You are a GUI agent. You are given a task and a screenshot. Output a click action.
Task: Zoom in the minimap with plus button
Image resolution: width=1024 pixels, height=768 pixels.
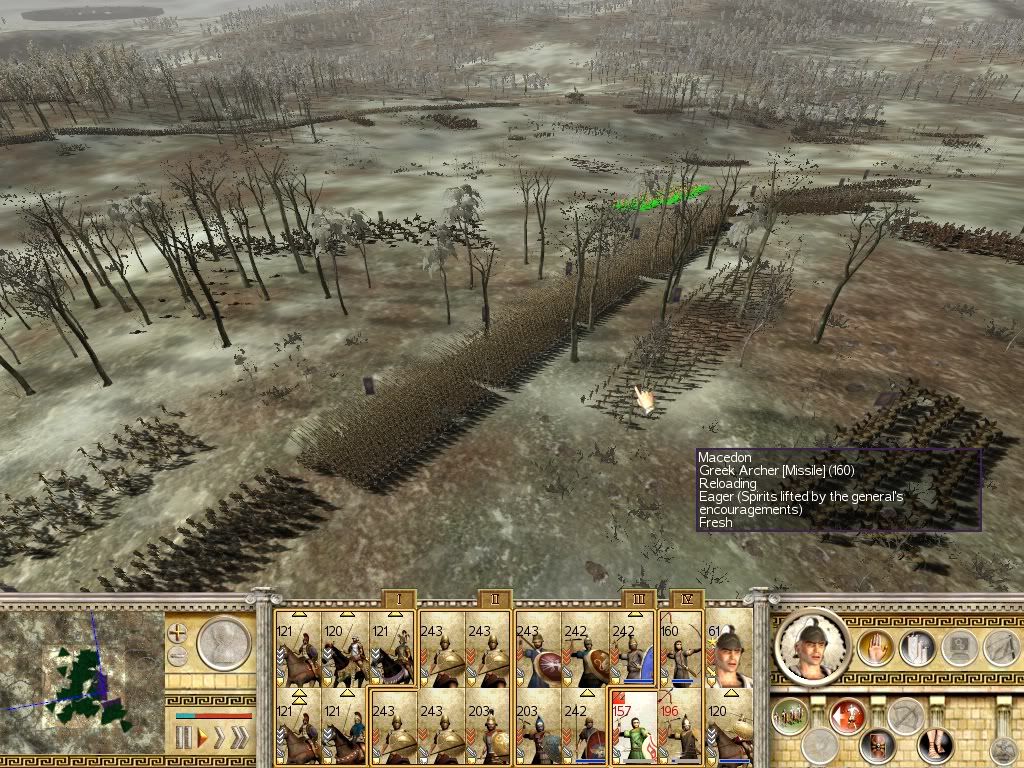coord(178,632)
